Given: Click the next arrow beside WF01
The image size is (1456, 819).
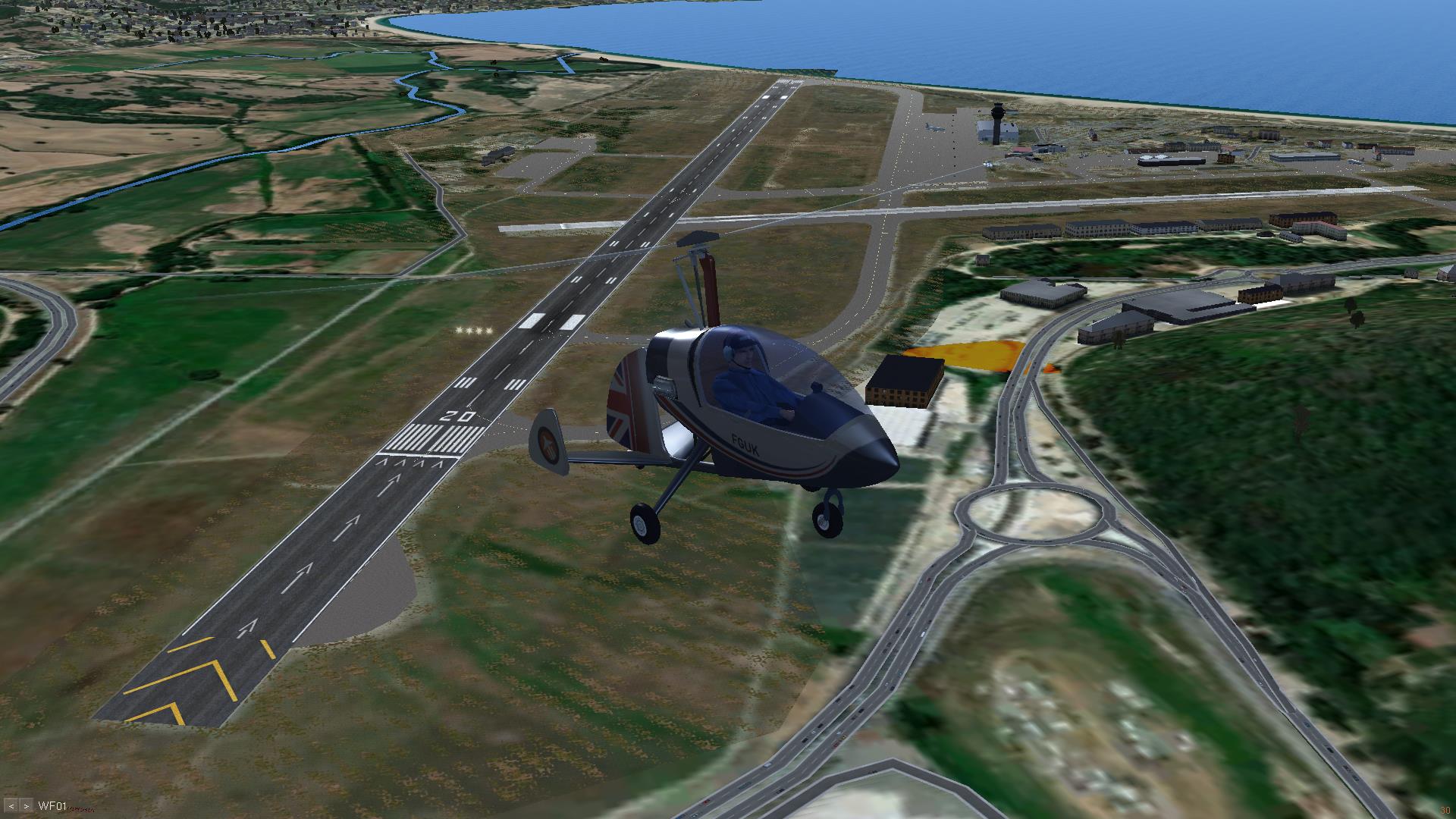Looking at the screenshot, I should (27, 805).
